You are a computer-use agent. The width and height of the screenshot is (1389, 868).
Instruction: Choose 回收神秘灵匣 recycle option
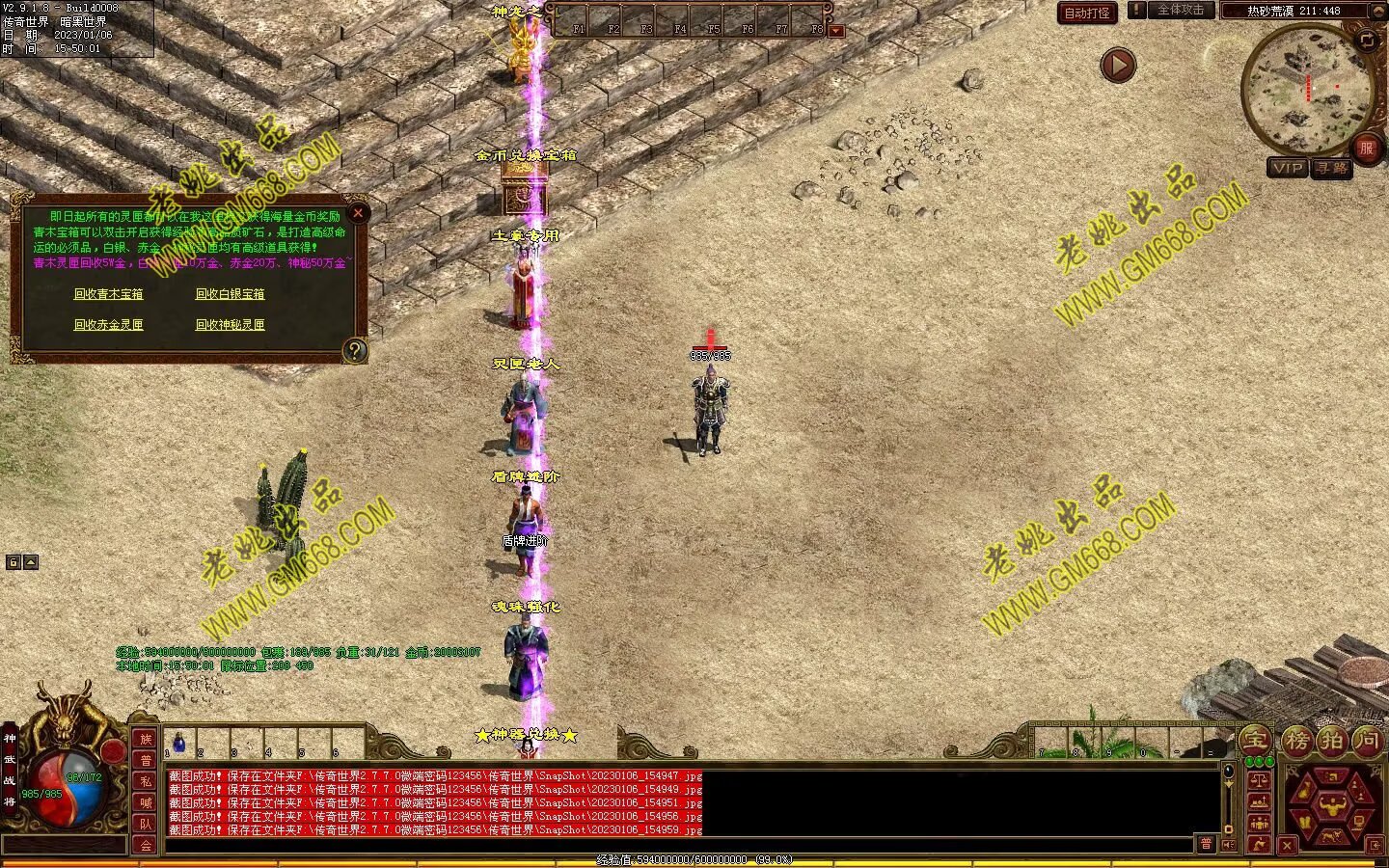point(230,325)
